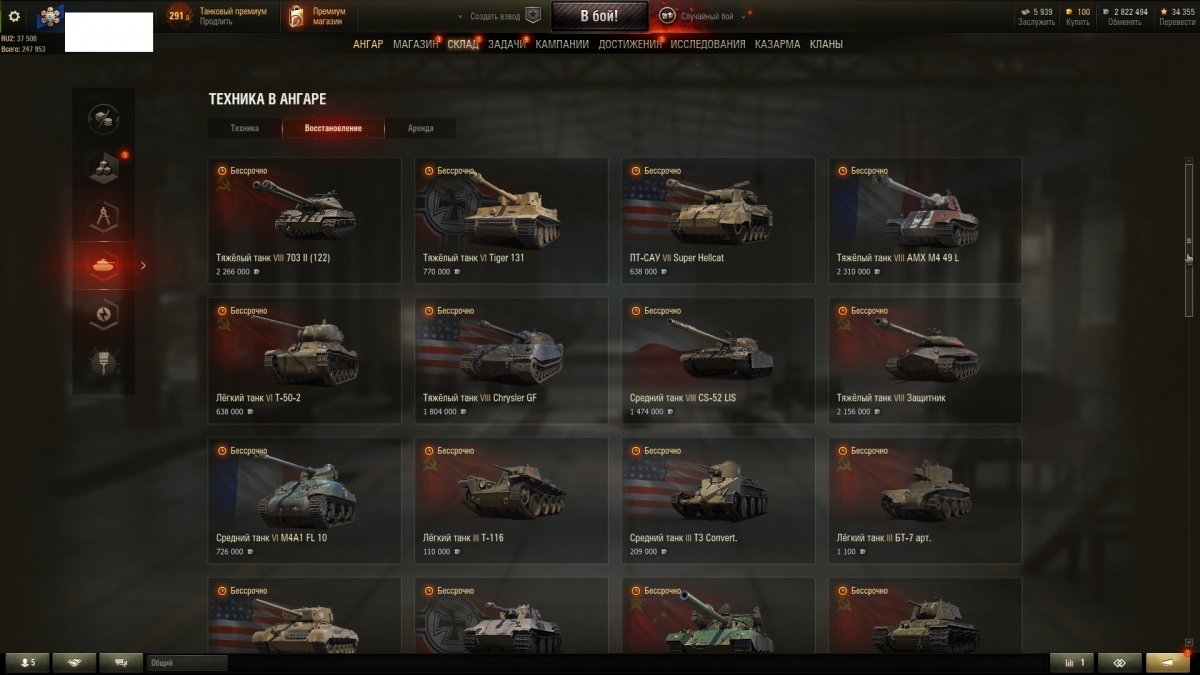Switch to the Аренда tab

pyautogui.click(x=421, y=128)
